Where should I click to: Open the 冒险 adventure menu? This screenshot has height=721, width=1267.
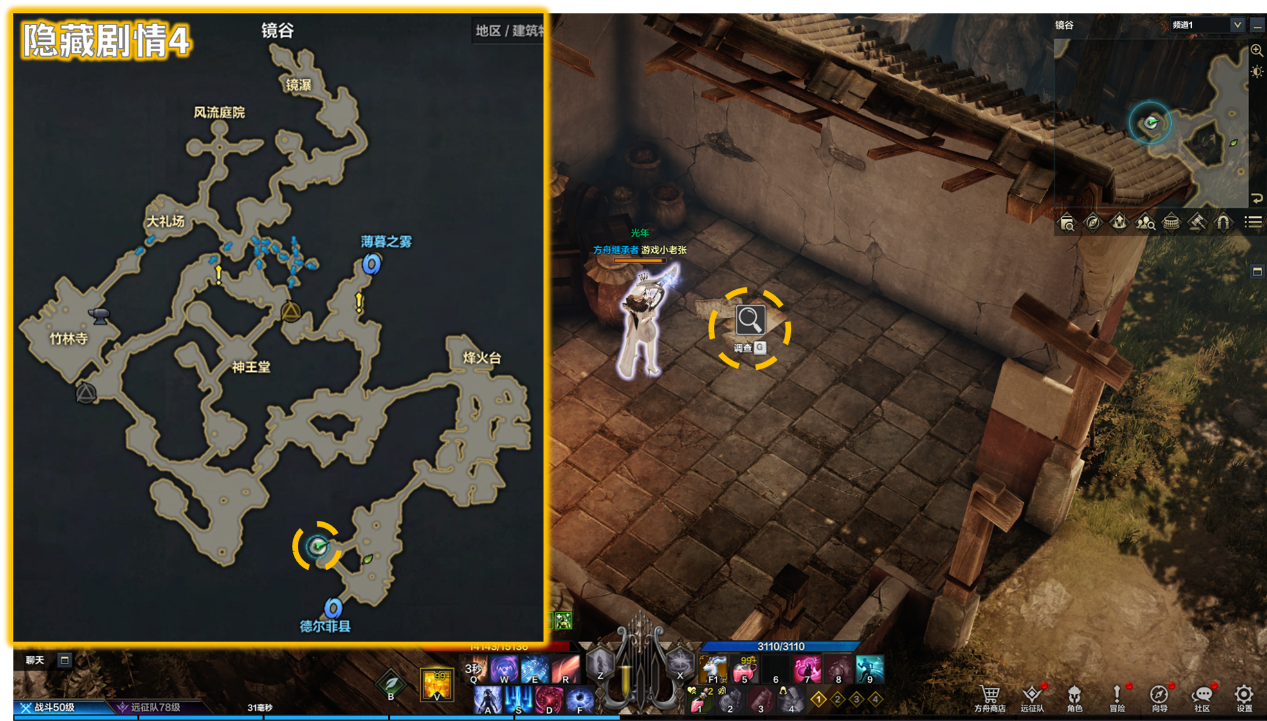[x=1117, y=695]
